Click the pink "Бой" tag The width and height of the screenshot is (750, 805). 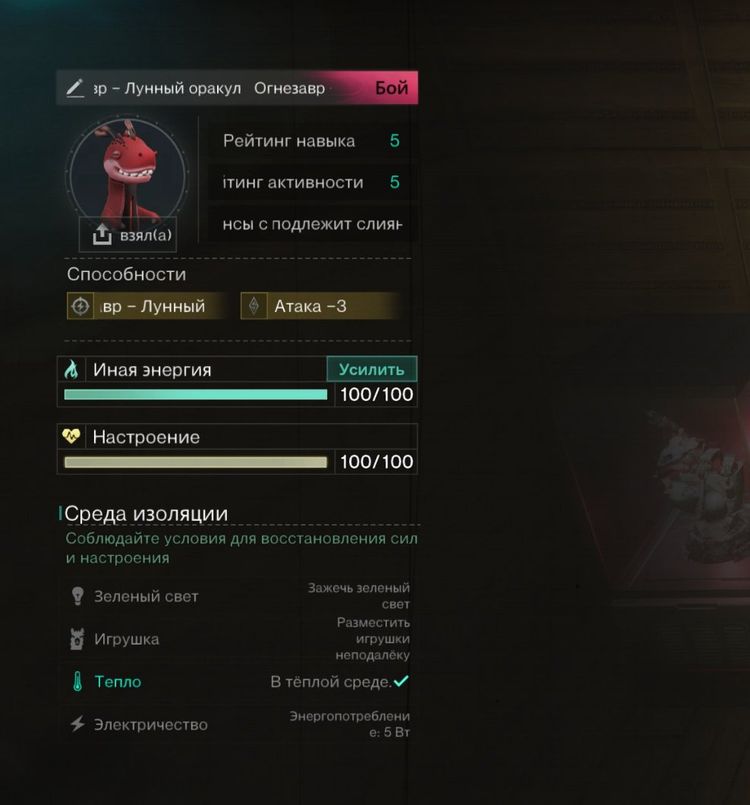(391, 88)
